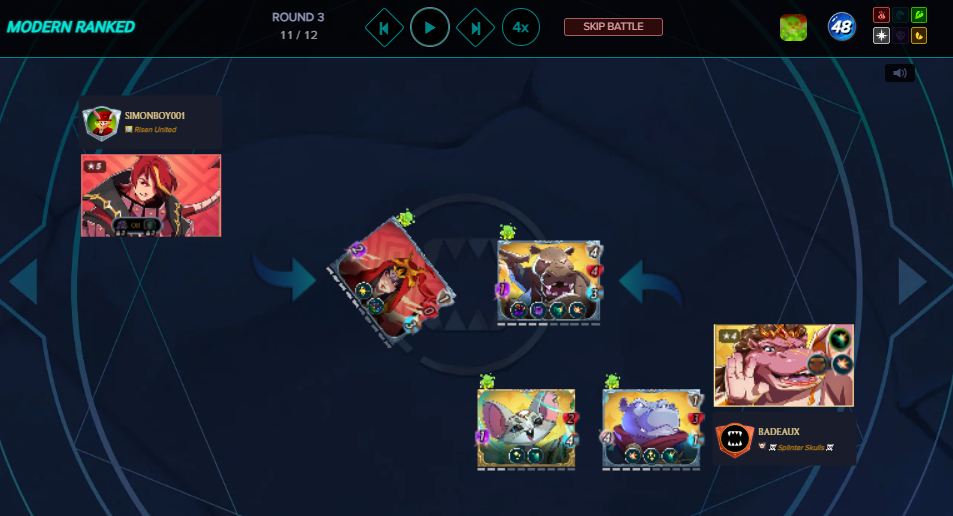Toggle the battle sound speaker icon
The image size is (953, 516).
click(899, 73)
